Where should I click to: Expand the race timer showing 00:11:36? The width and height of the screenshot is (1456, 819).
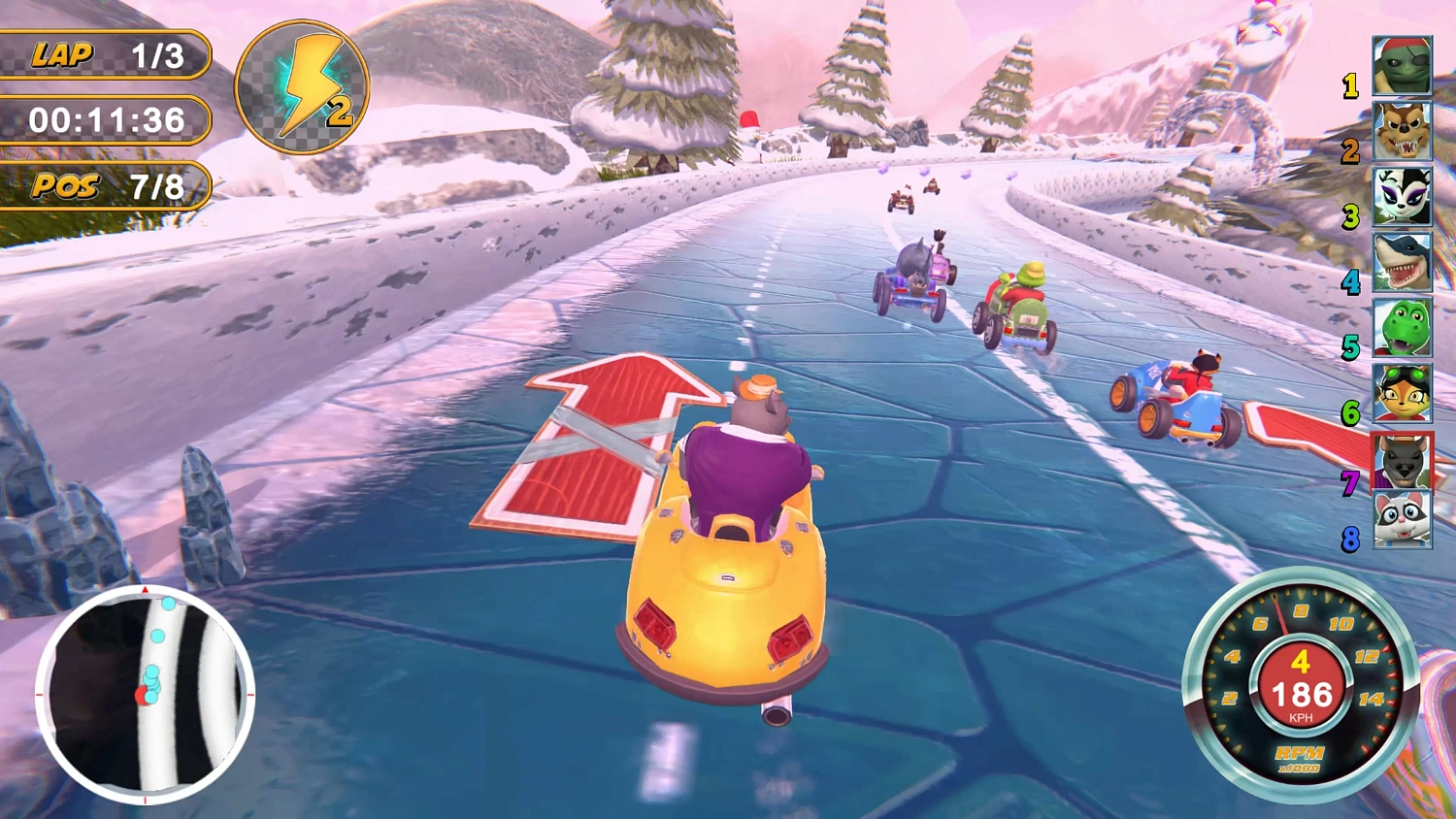click(105, 120)
